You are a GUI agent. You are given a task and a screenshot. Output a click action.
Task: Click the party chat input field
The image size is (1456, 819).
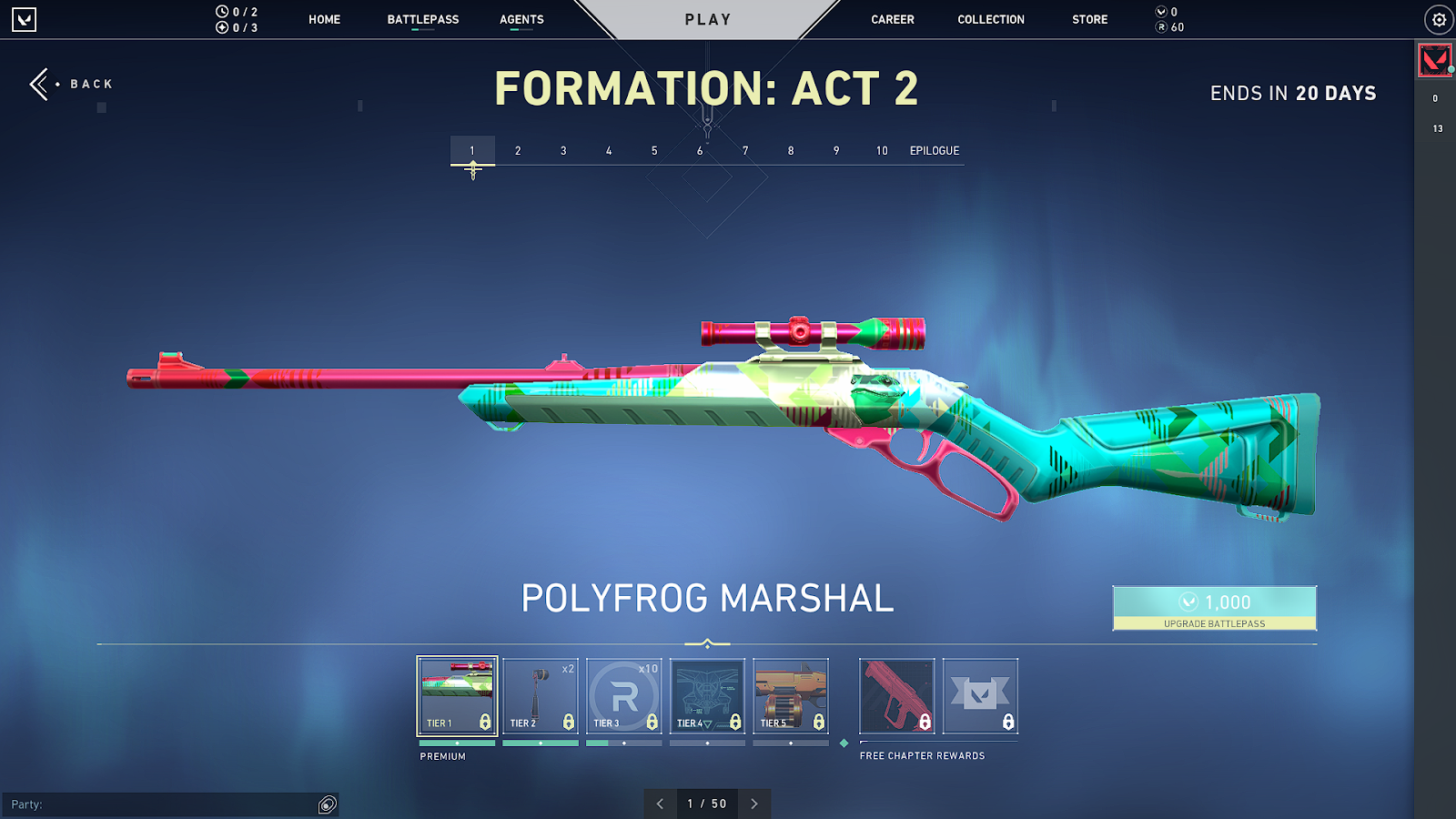tap(159, 804)
